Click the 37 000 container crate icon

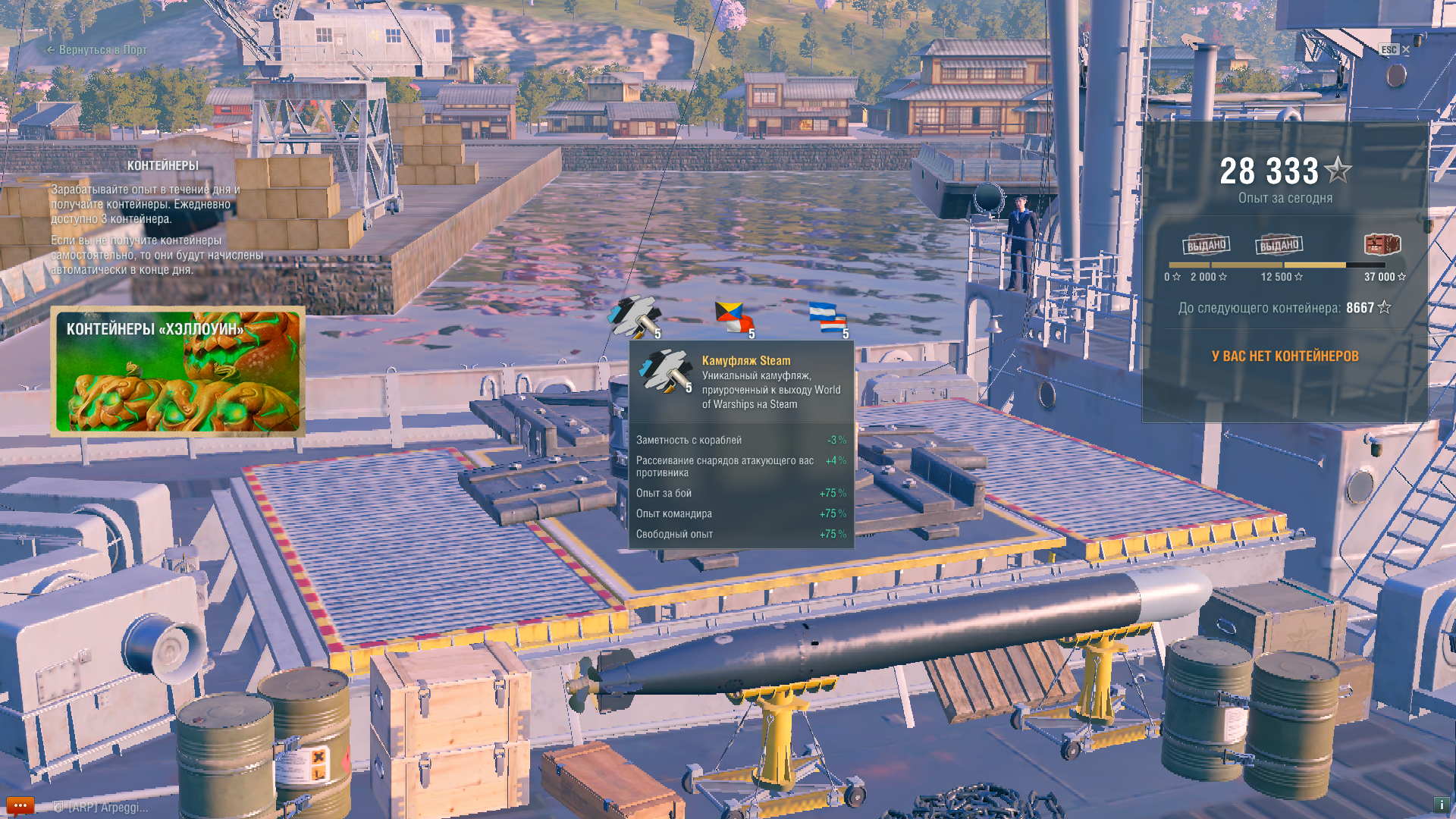[1382, 244]
